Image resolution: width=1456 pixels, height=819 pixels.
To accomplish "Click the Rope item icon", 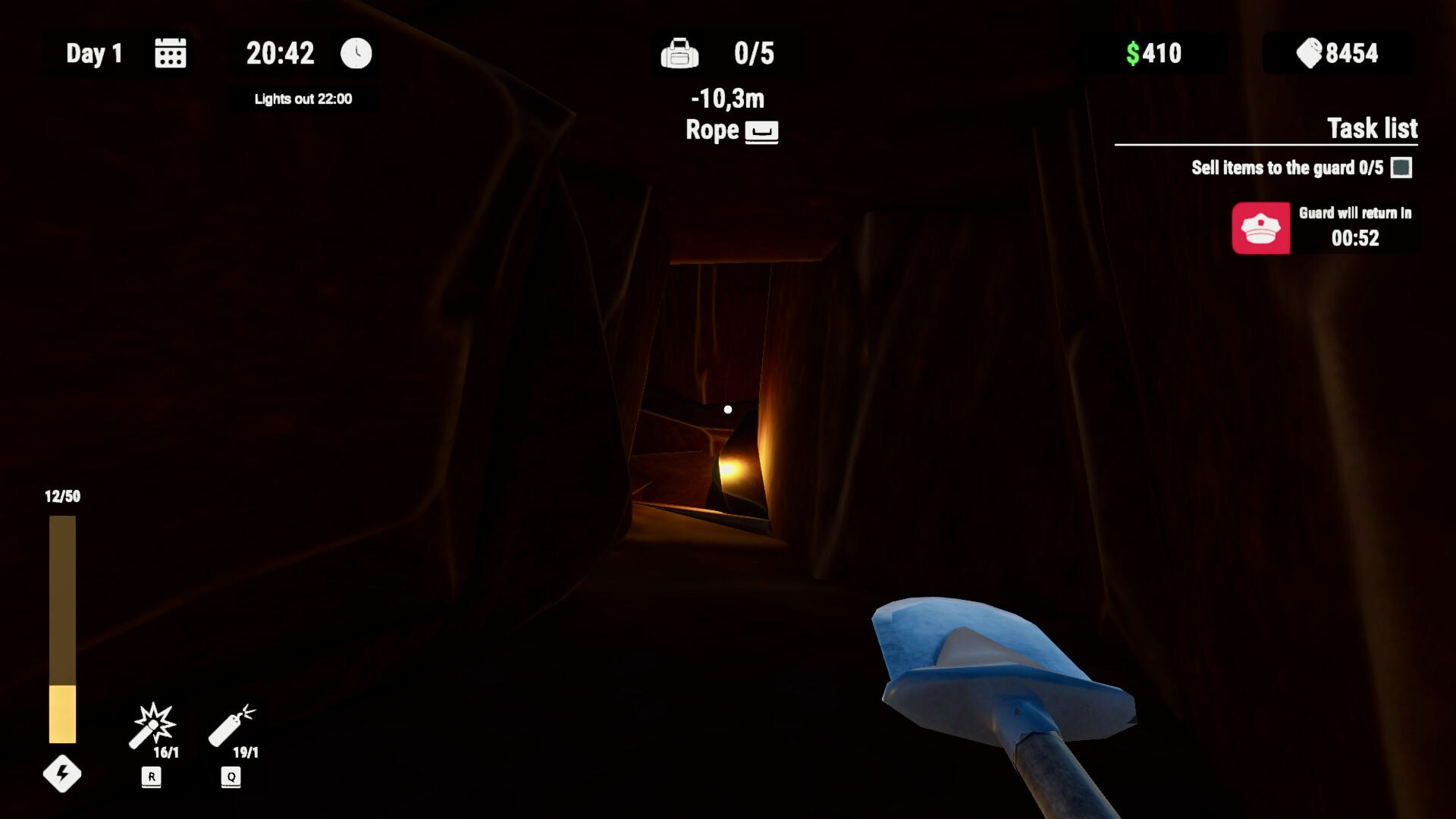I will [x=762, y=130].
